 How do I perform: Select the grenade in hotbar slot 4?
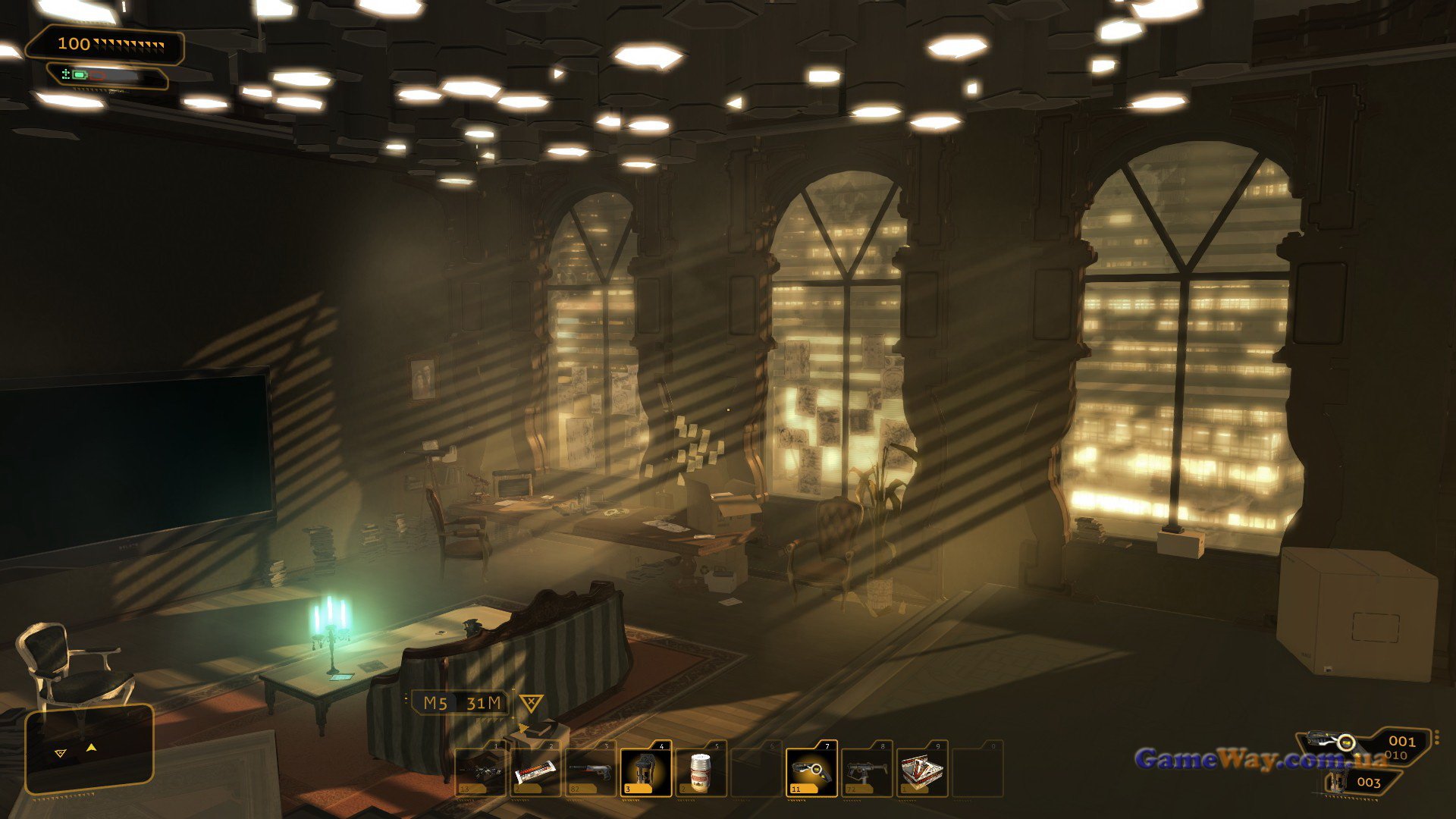pos(645,771)
